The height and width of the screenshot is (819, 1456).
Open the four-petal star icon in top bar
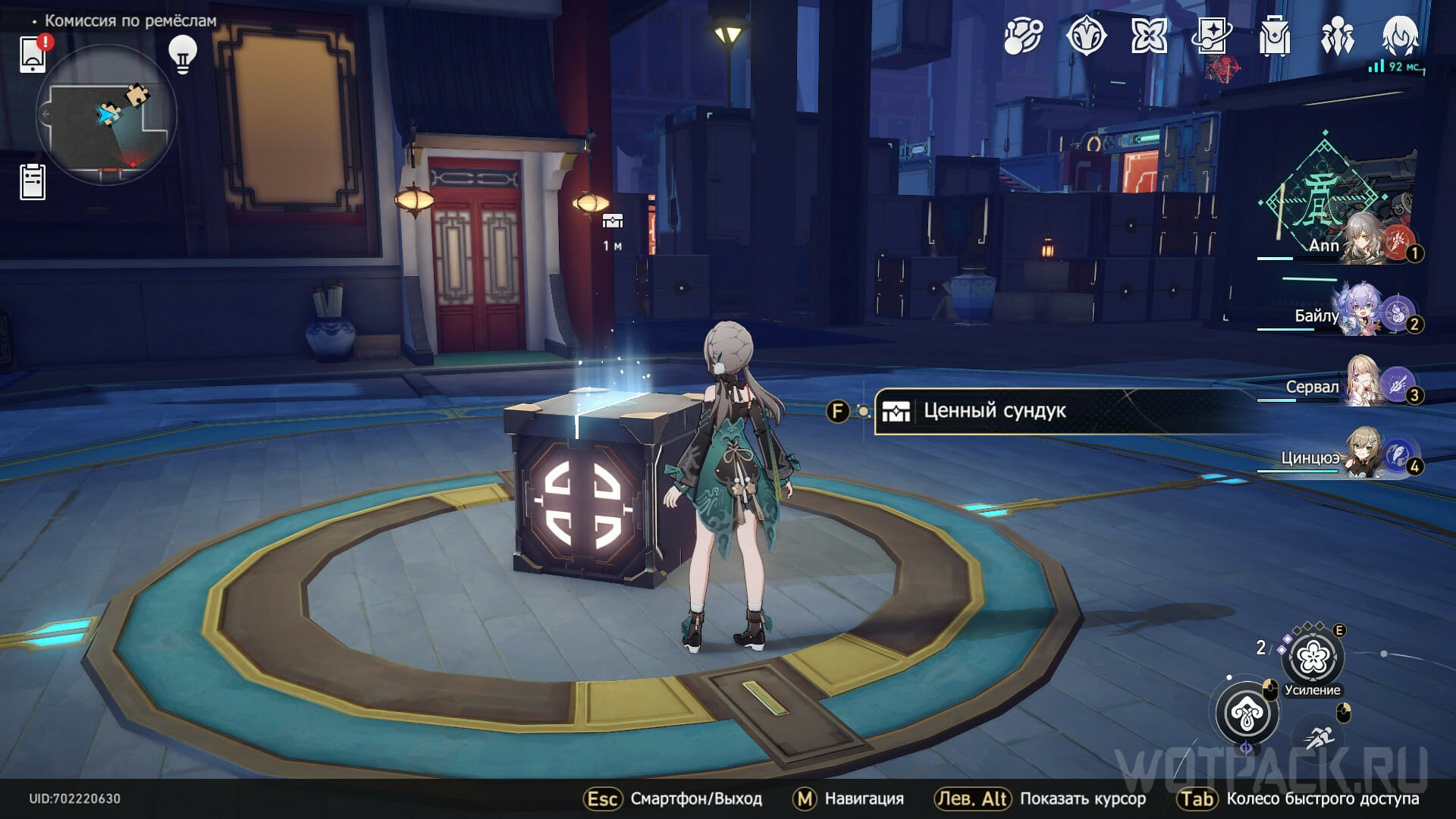(1149, 36)
